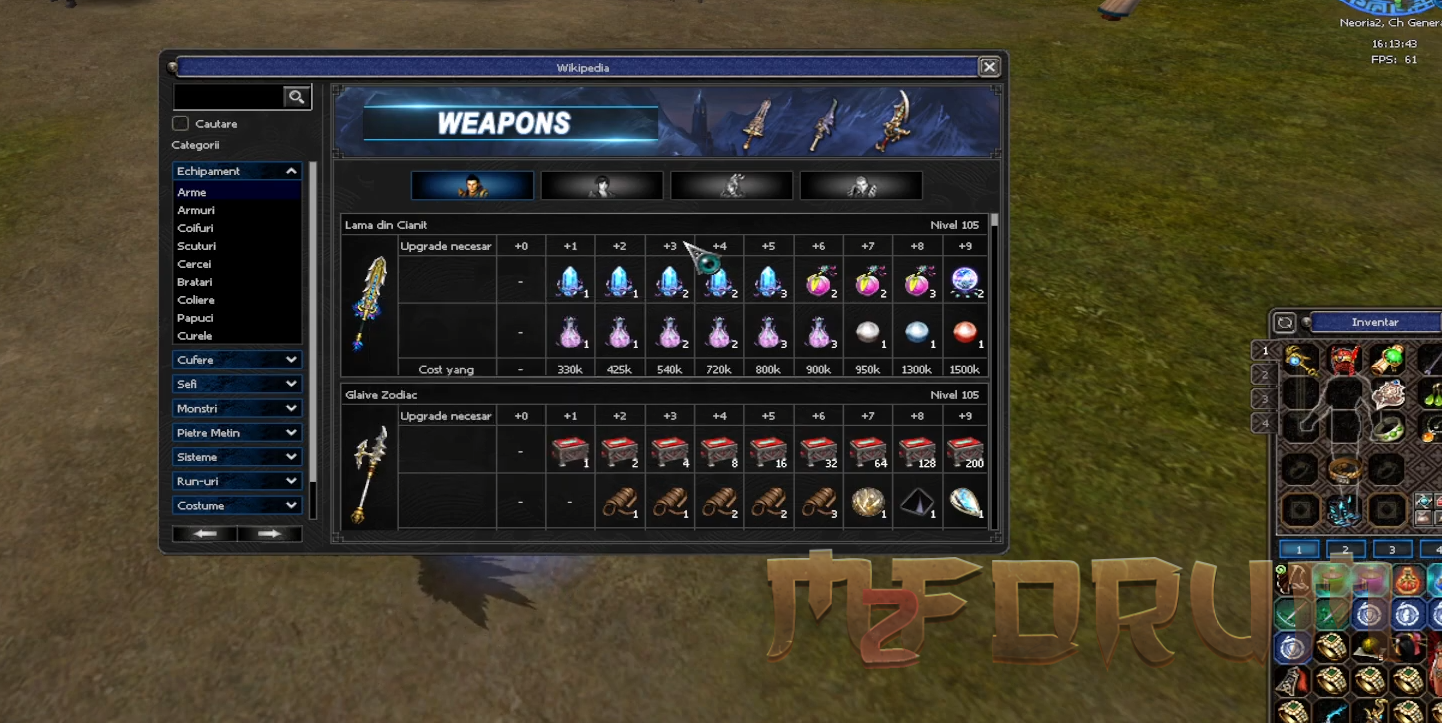Select Arme in the category list
The image size is (1442, 723).
pos(192,192)
